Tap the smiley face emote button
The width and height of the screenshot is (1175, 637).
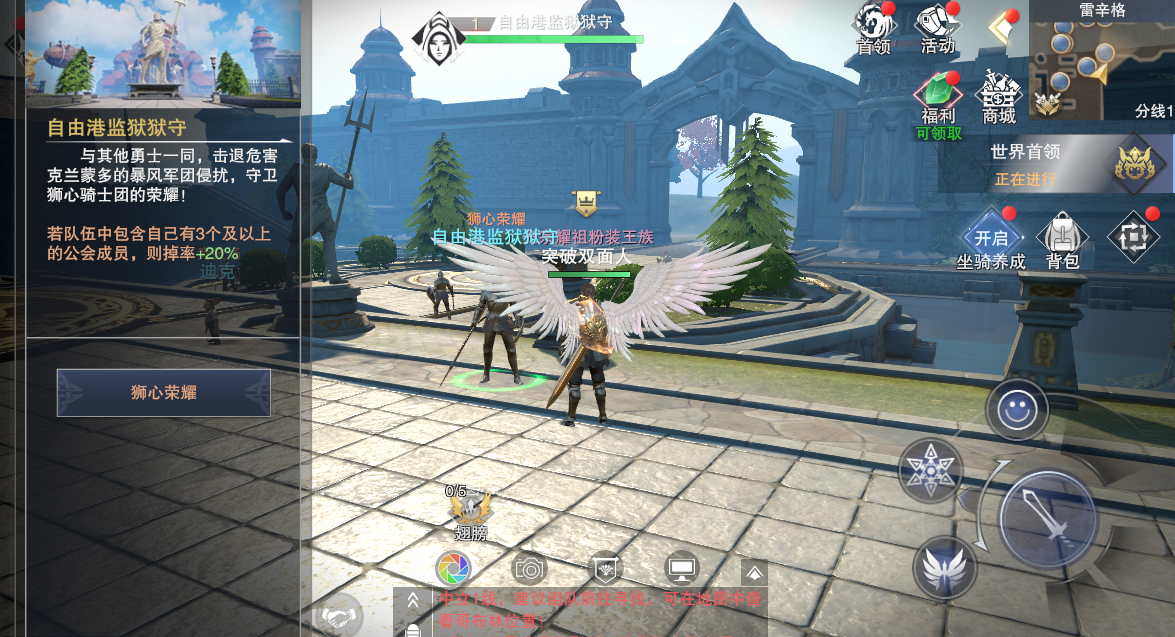[1017, 410]
